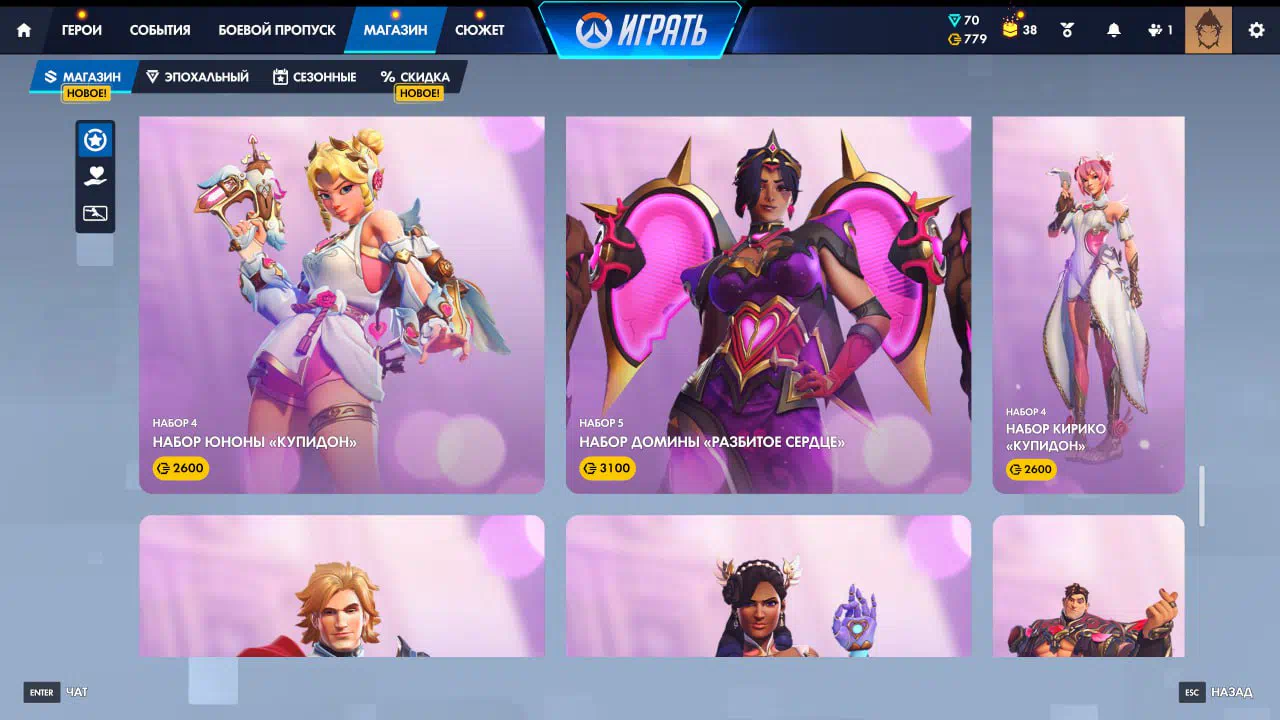The width and height of the screenshot is (1280, 720).
Task: Open the ГЕРОИ menu
Action: click(x=82, y=30)
